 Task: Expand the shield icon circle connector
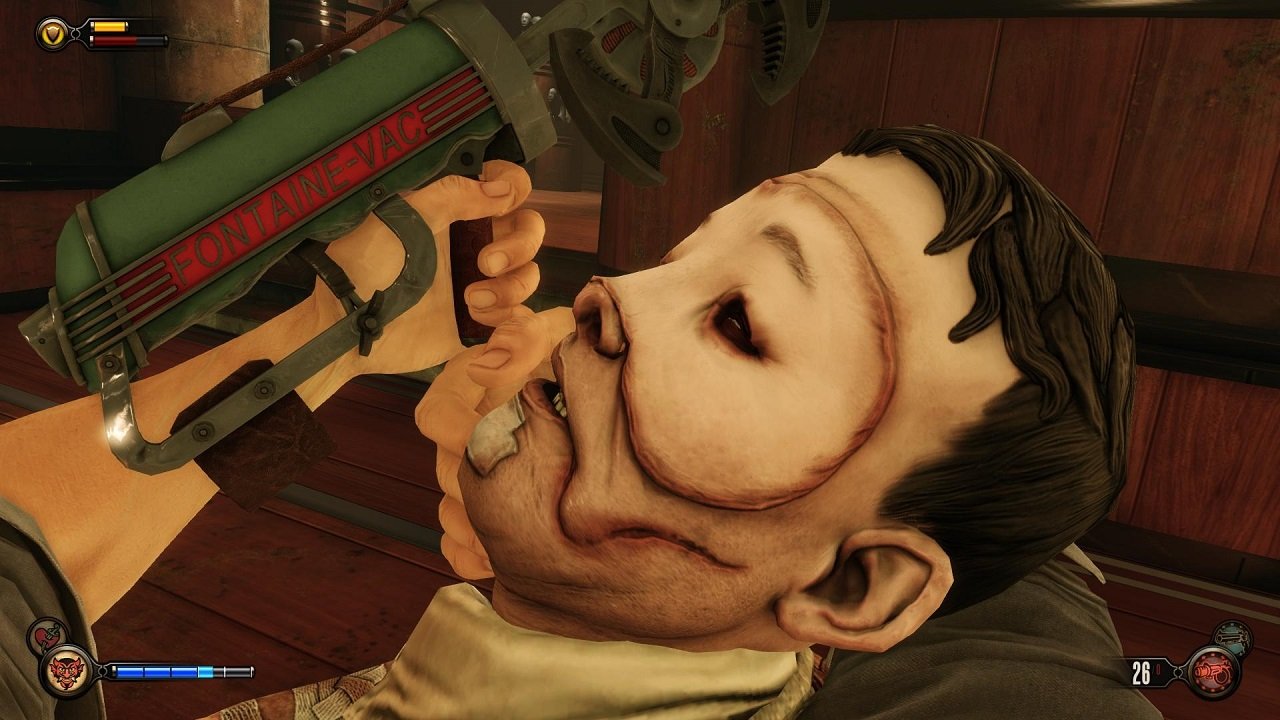tap(76, 33)
